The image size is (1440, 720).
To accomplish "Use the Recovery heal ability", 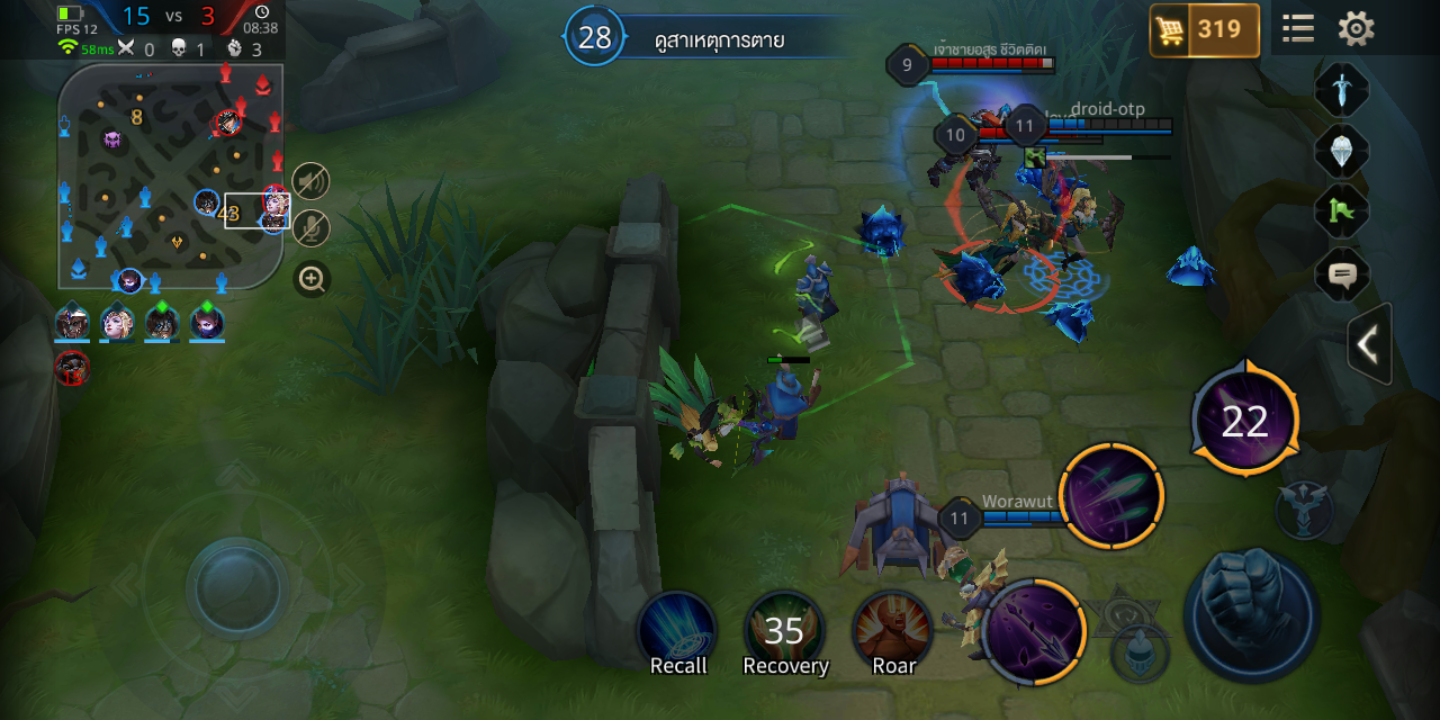I will tap(785, 632).
